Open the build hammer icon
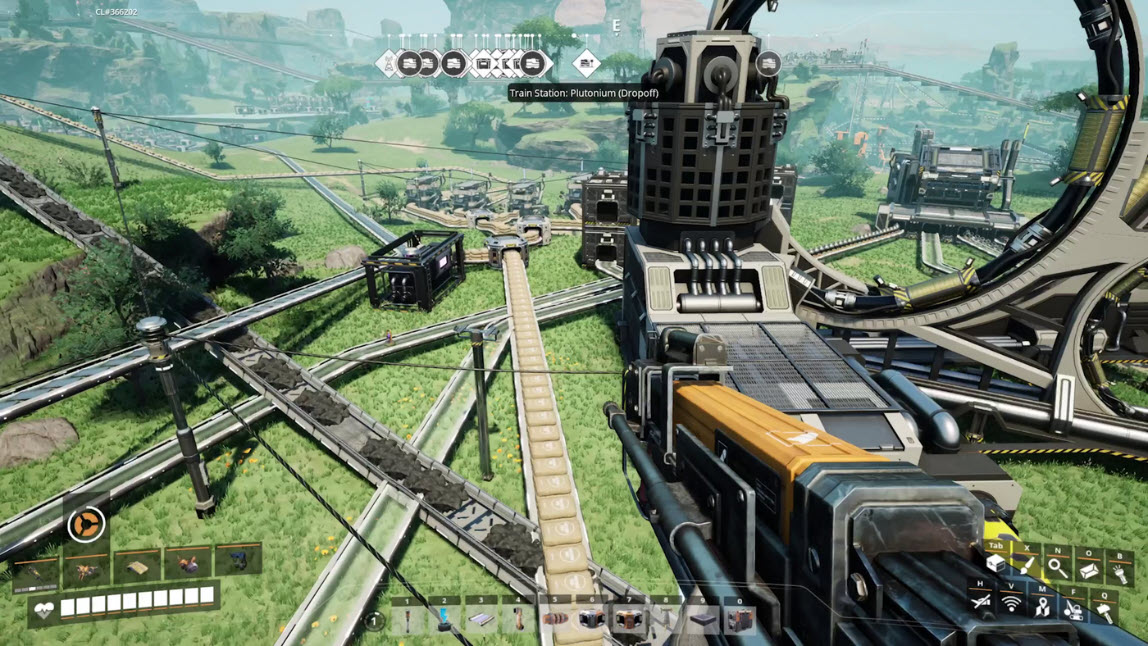 point(1104,609)
